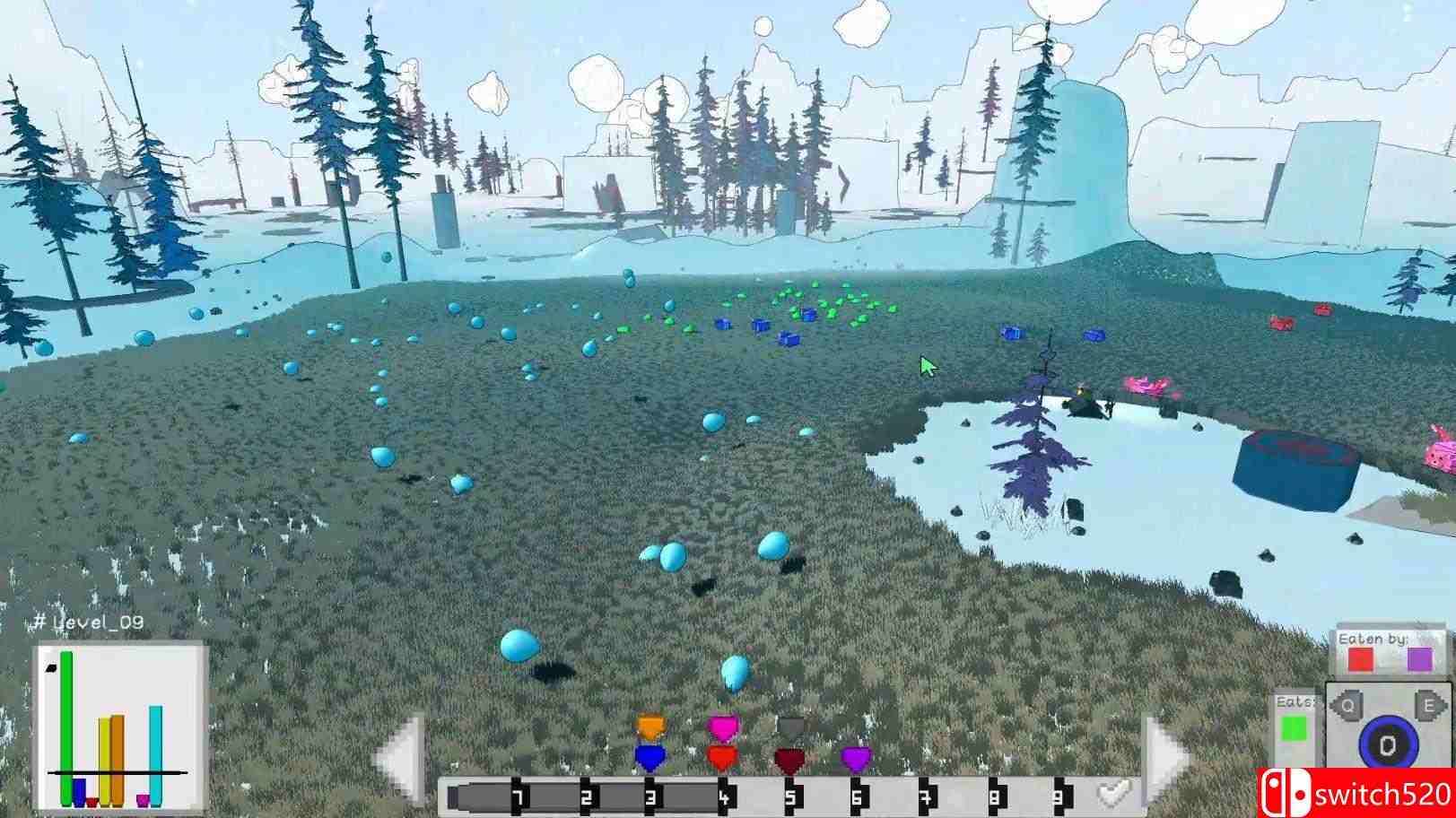Select the dark red blob icon on slot 5
Viewport: 1456px width, 818px height.
coord(791,758)
